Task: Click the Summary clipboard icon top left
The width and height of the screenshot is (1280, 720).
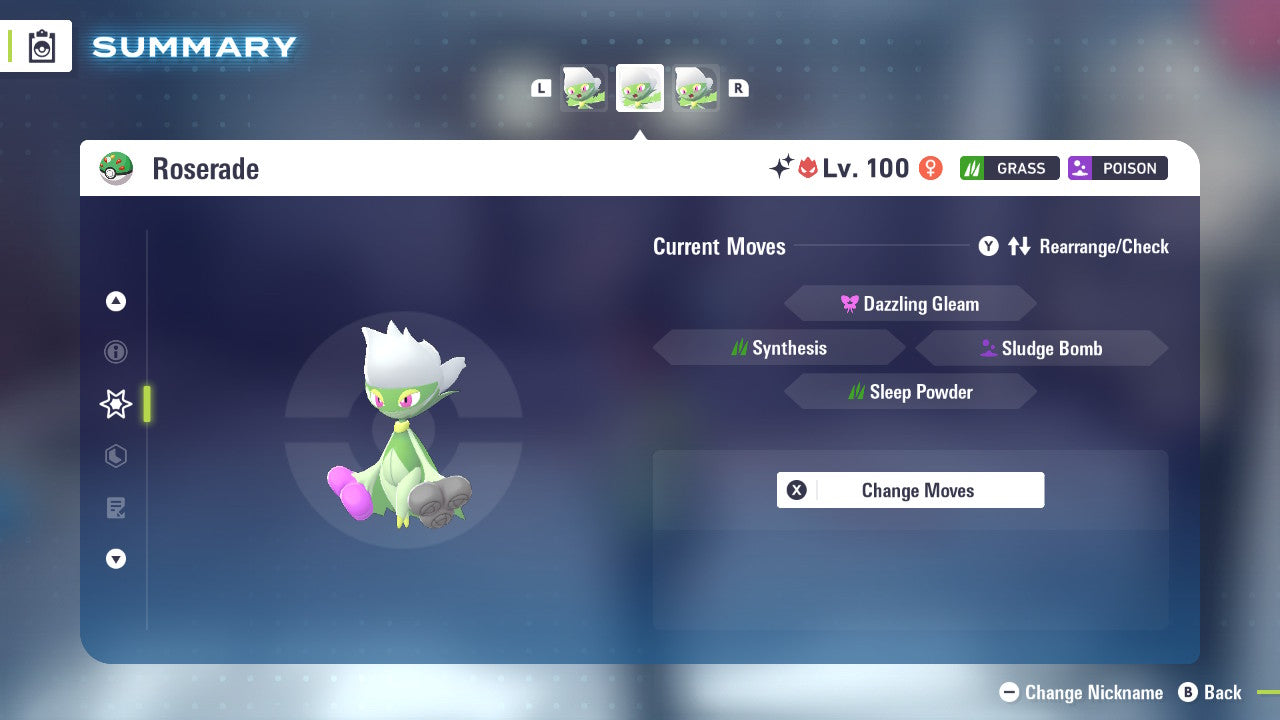Action: pyautogui.click(x=42, y=46)
